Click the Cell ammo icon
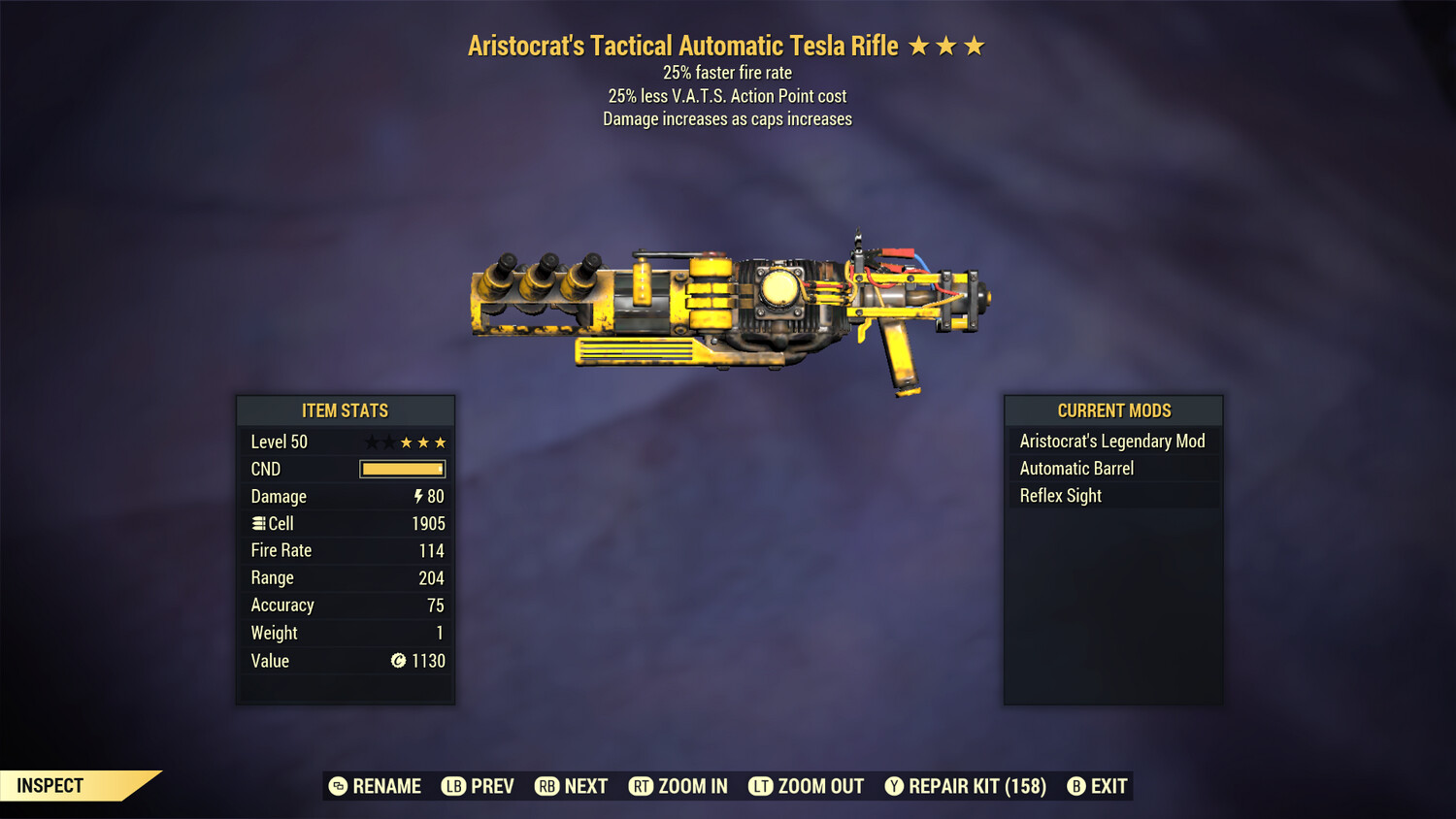1456x819 pixels. tap(259, 523)
